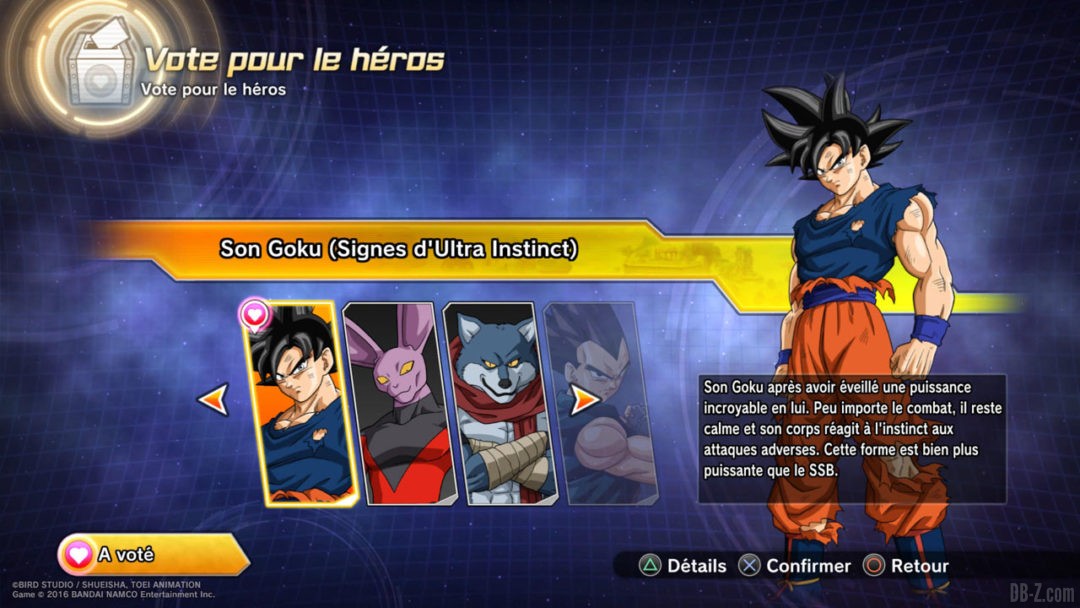Open the Détails option

click(684, 566)
